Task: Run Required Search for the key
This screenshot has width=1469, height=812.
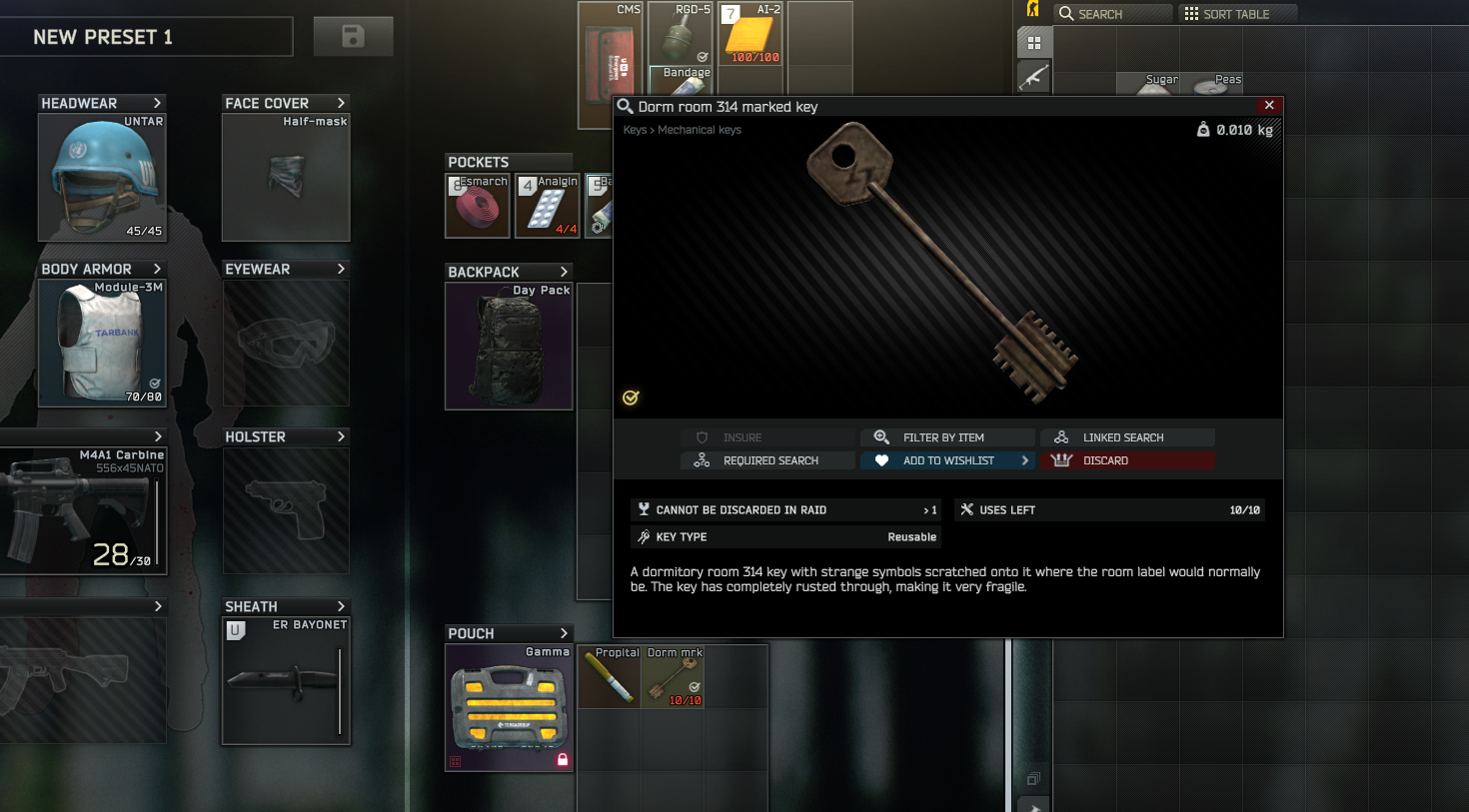Action: coord(767,460)
